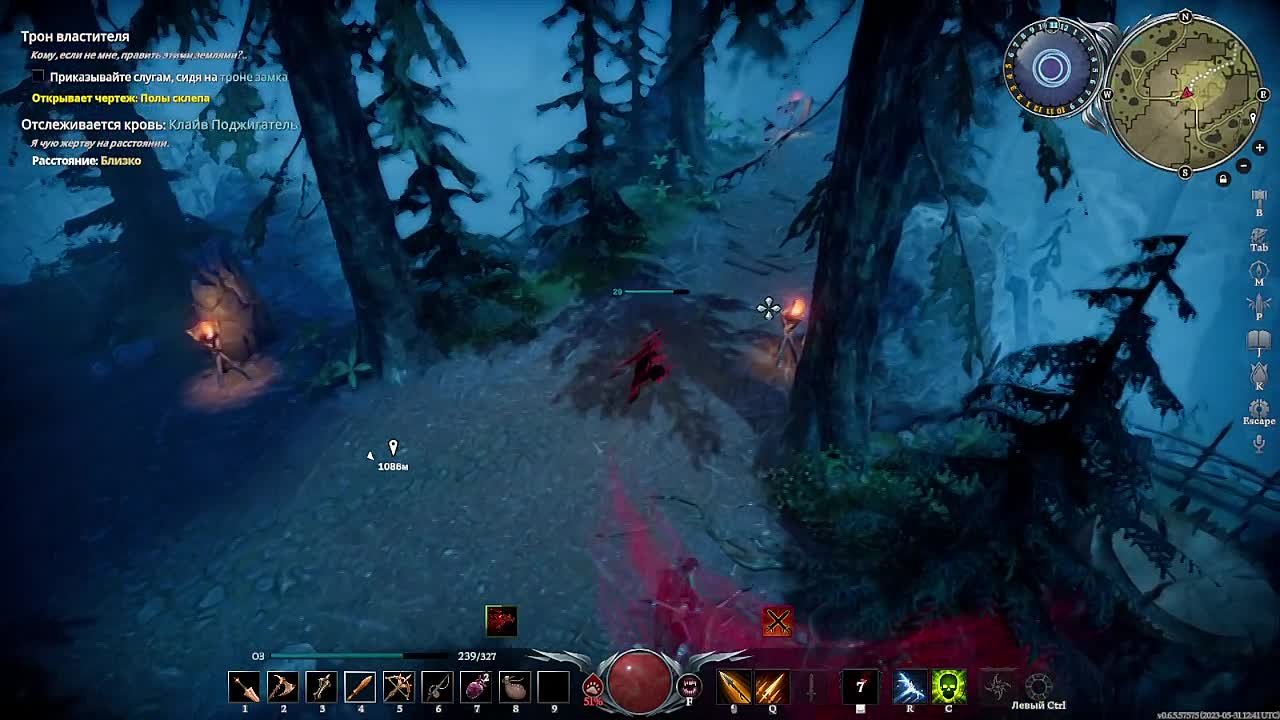Image resolution: width=1280 pixels, height=720 pixels.
Task: Choose the mace in hotbar slot 3
Action: [x=321, y=687]
